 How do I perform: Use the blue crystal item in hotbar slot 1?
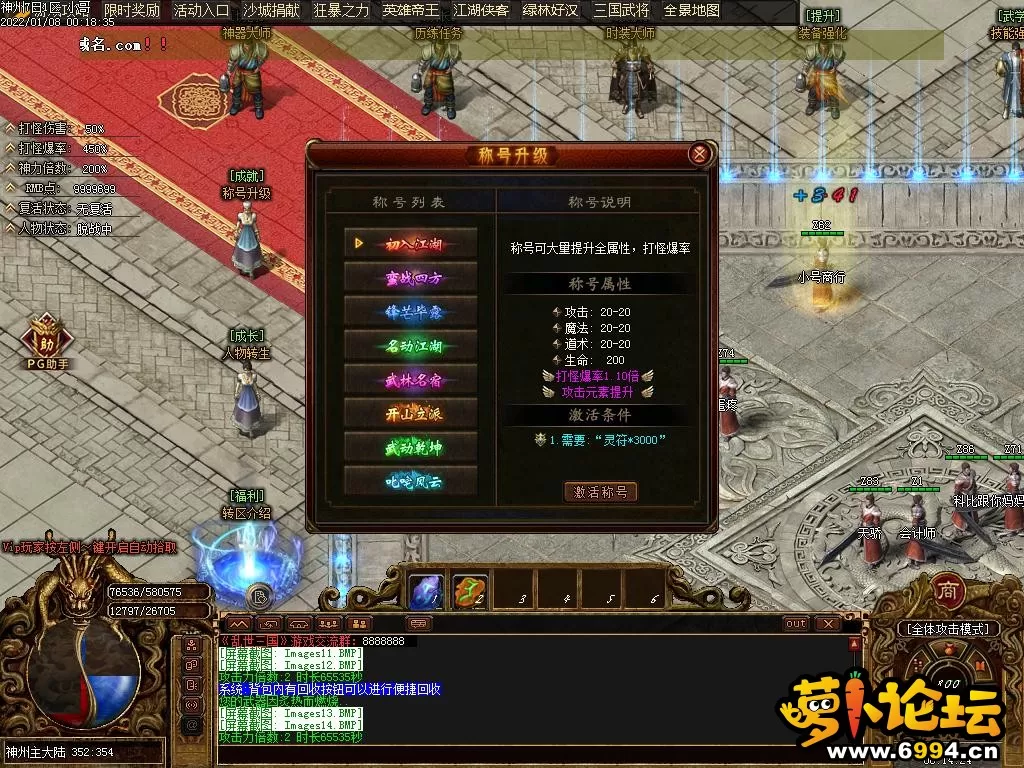426,592
